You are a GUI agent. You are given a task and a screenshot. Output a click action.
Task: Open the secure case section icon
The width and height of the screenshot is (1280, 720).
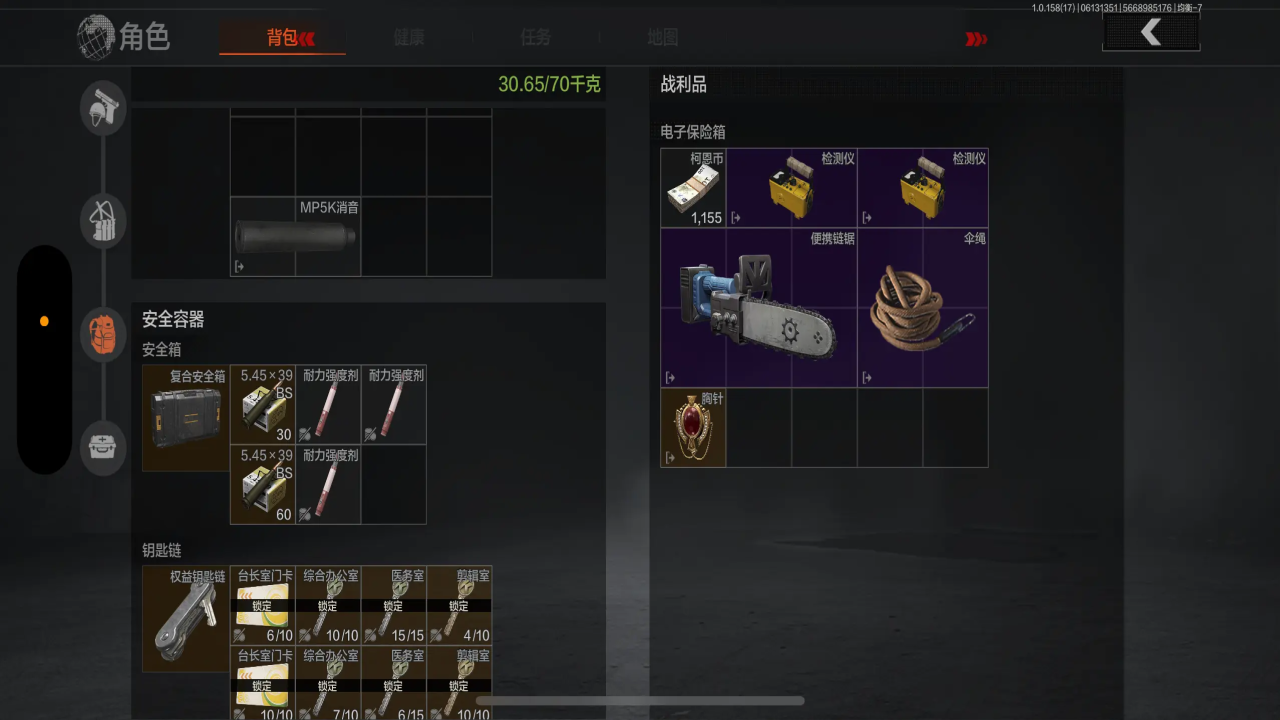coord(103,446)
